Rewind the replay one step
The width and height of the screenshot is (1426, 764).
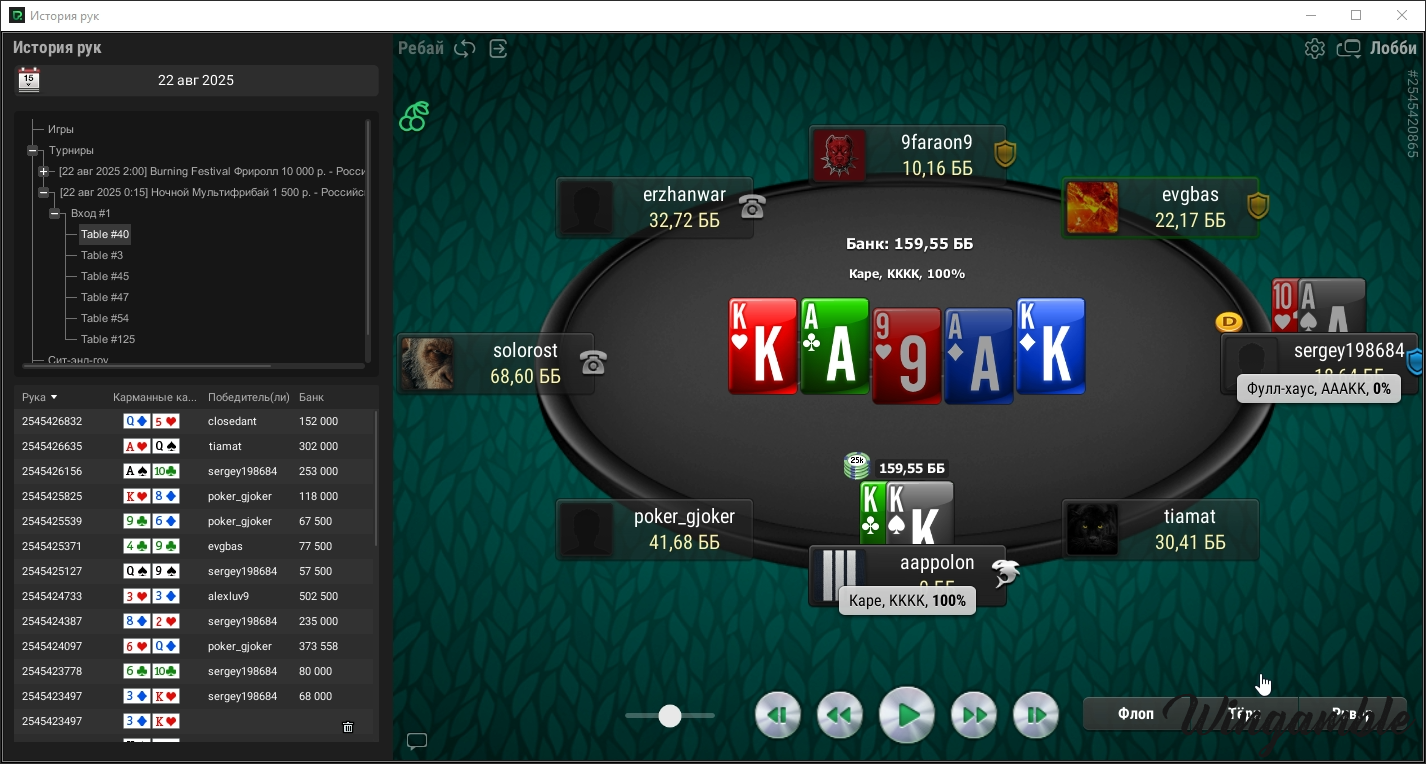[x=840, y=715]
